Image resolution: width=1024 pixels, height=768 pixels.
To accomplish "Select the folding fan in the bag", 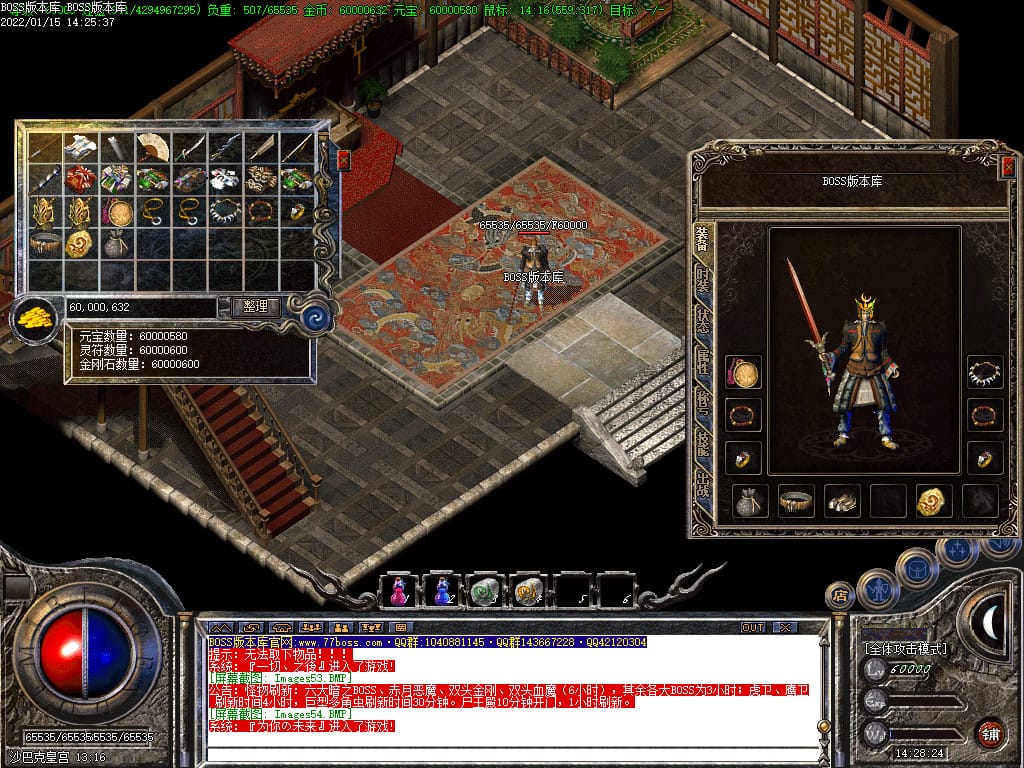I will tap(152, 147).
